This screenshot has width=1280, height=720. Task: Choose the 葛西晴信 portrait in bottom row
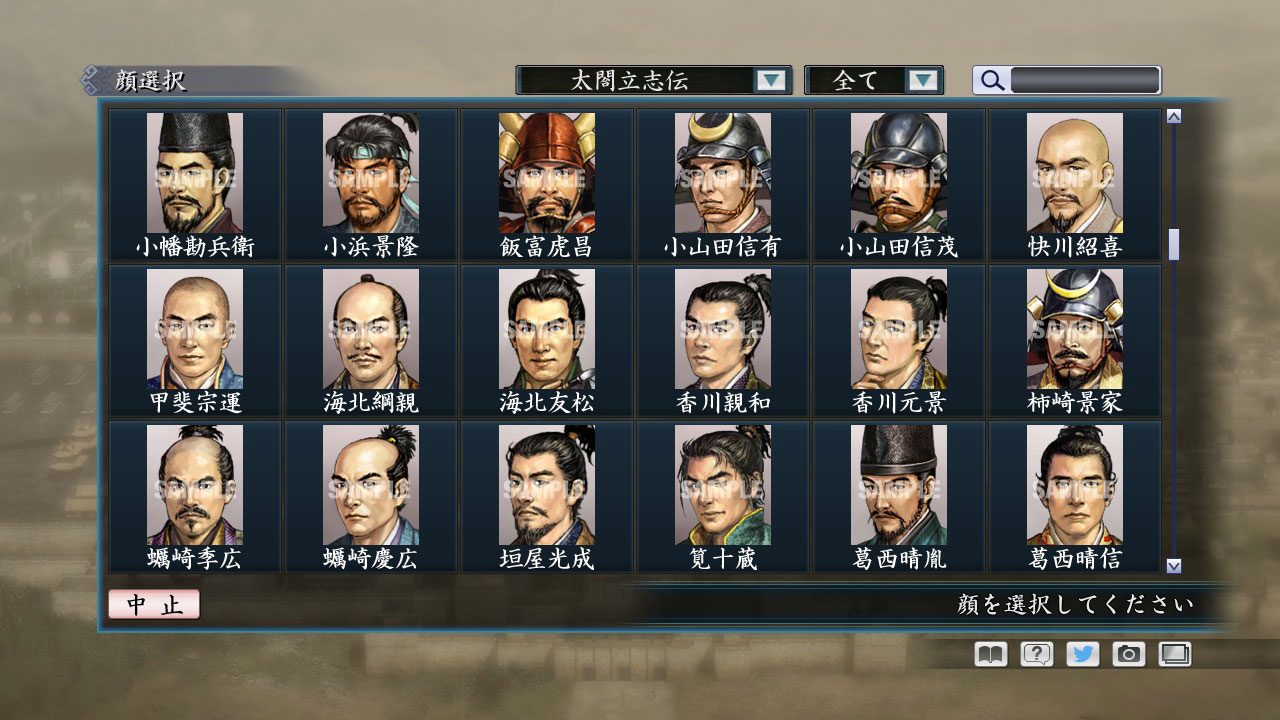coord(1074,486)
